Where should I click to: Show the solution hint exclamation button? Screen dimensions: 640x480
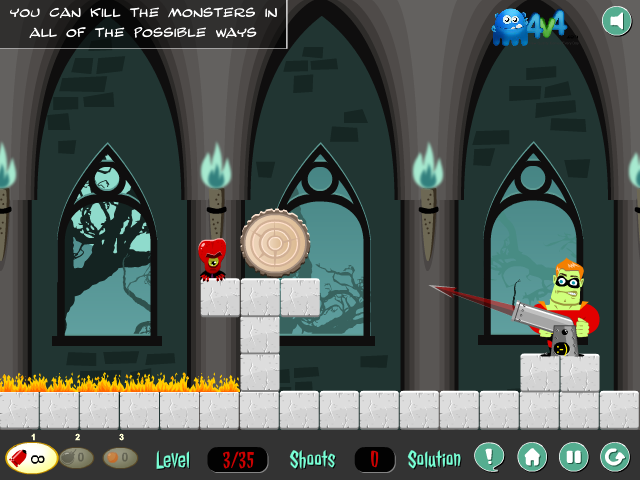[x=489, y=457]
